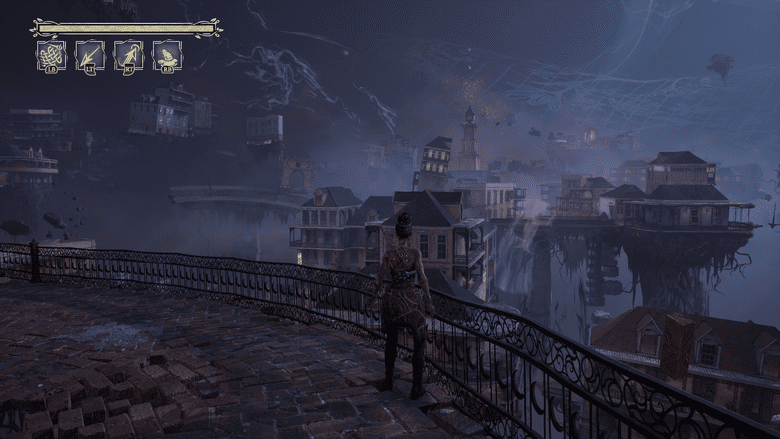Use the curved upward arrow ability
The image size is (780, 439).
pos(128,55)
